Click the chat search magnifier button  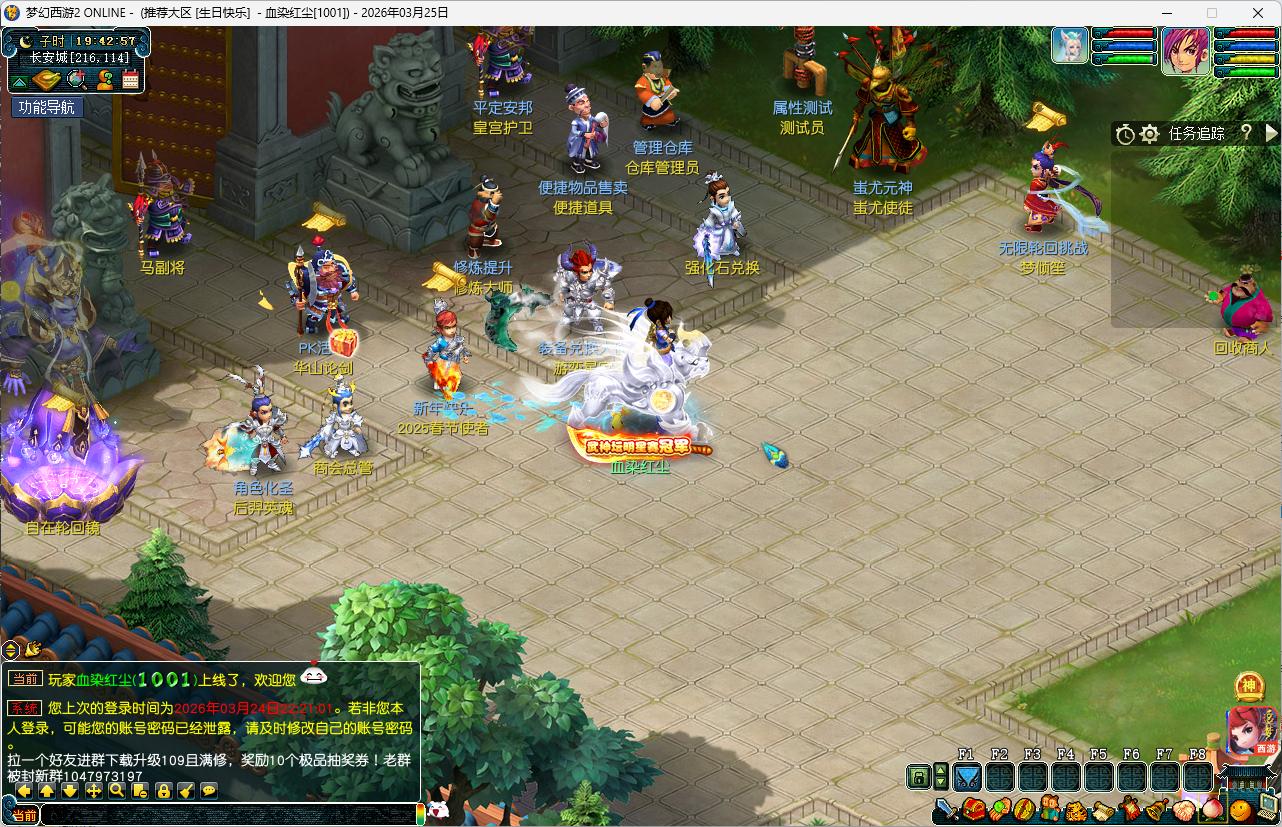tap(117, 791)
